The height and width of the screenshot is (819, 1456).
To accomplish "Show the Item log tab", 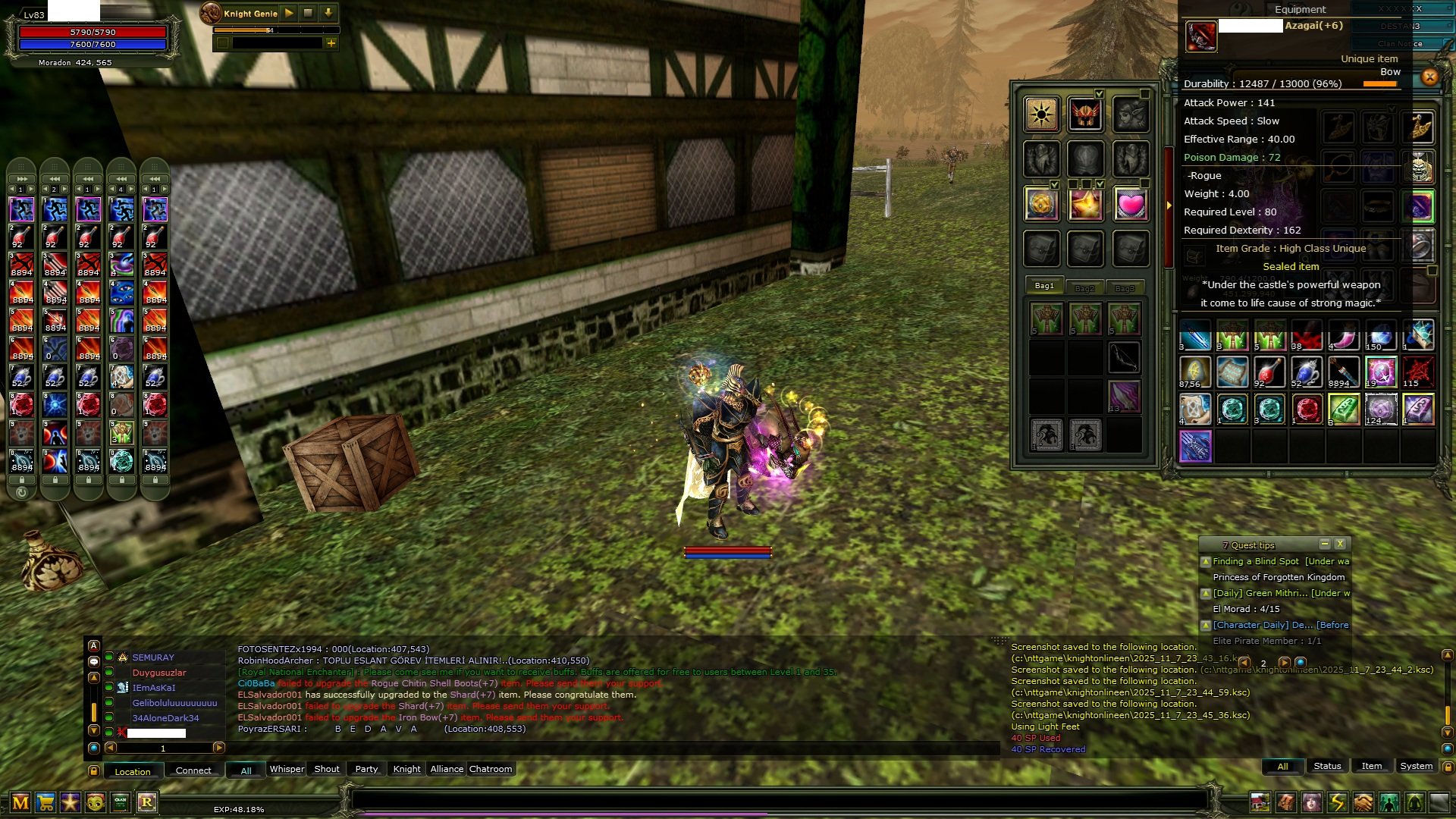I will (x=1371, y=766).
